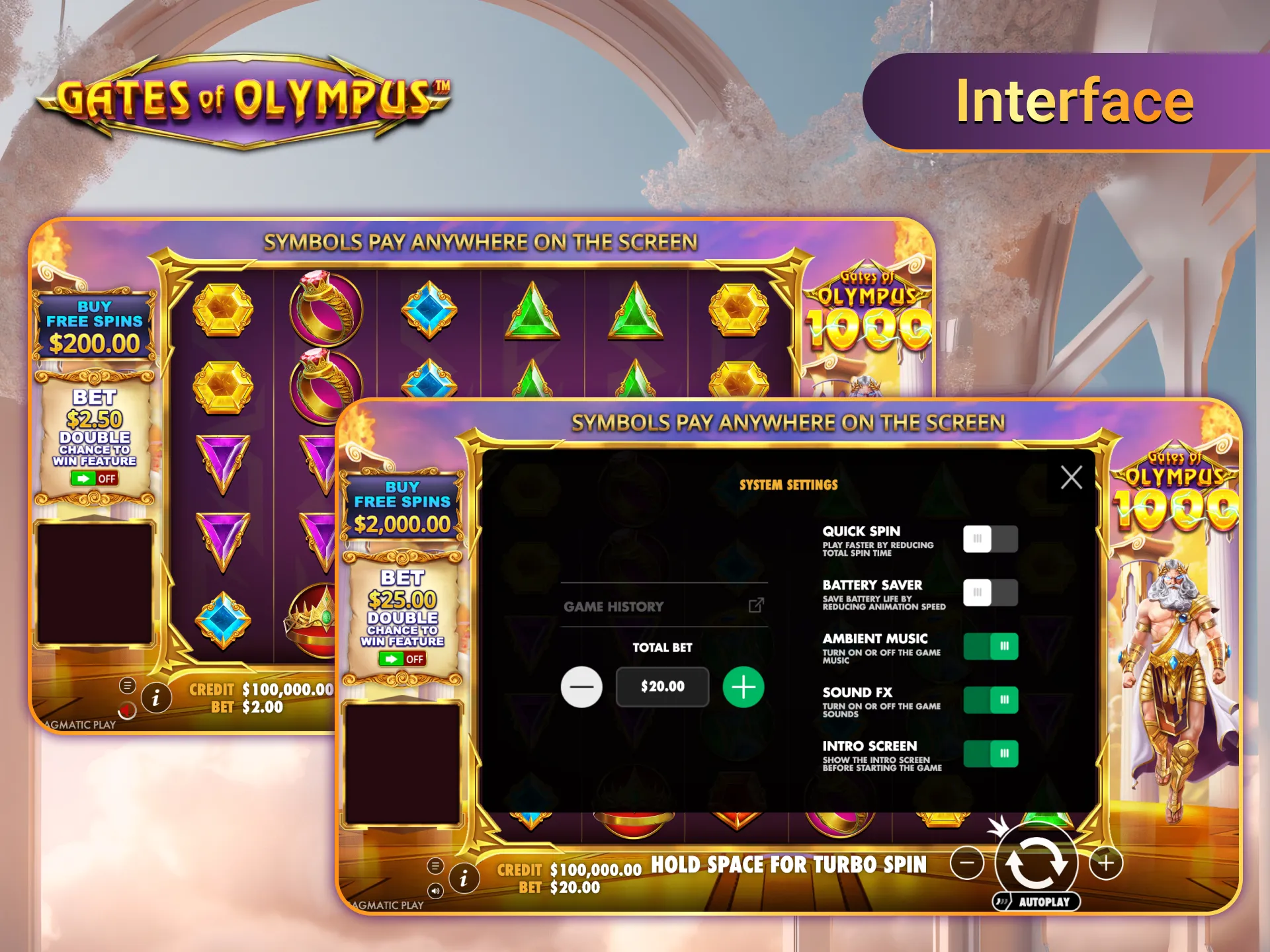This screenshot has width=1270, height=952.
Task: Decrease Total Bet with the minus button
Action: (582, 686)
